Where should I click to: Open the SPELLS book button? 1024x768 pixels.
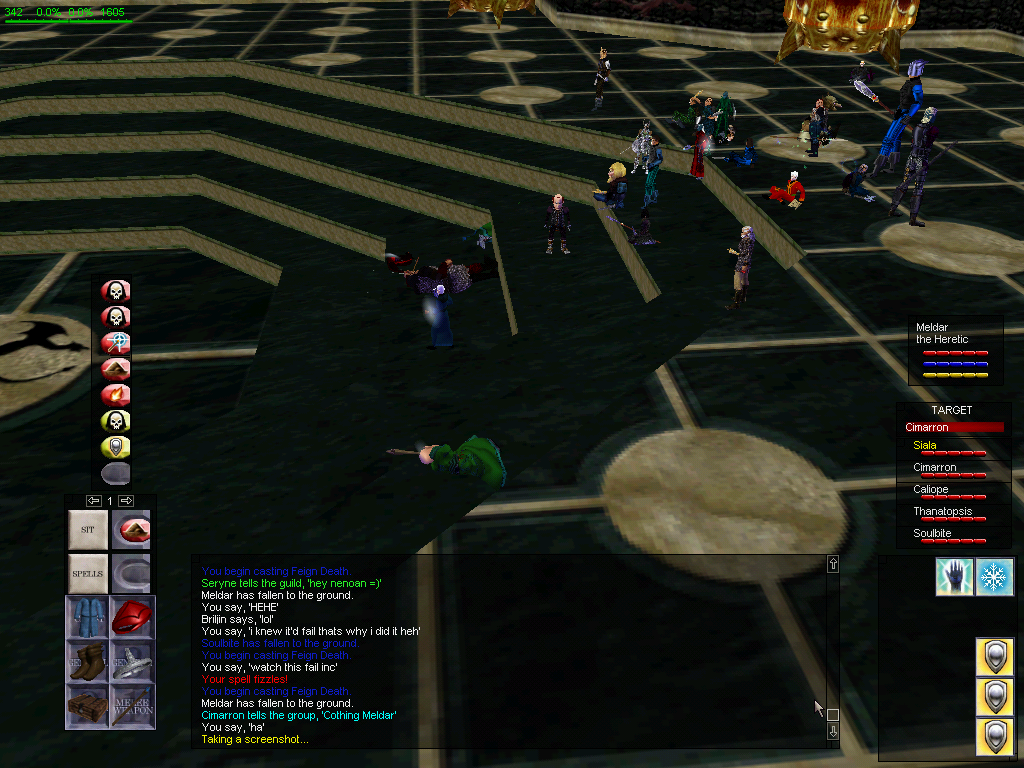87,574
